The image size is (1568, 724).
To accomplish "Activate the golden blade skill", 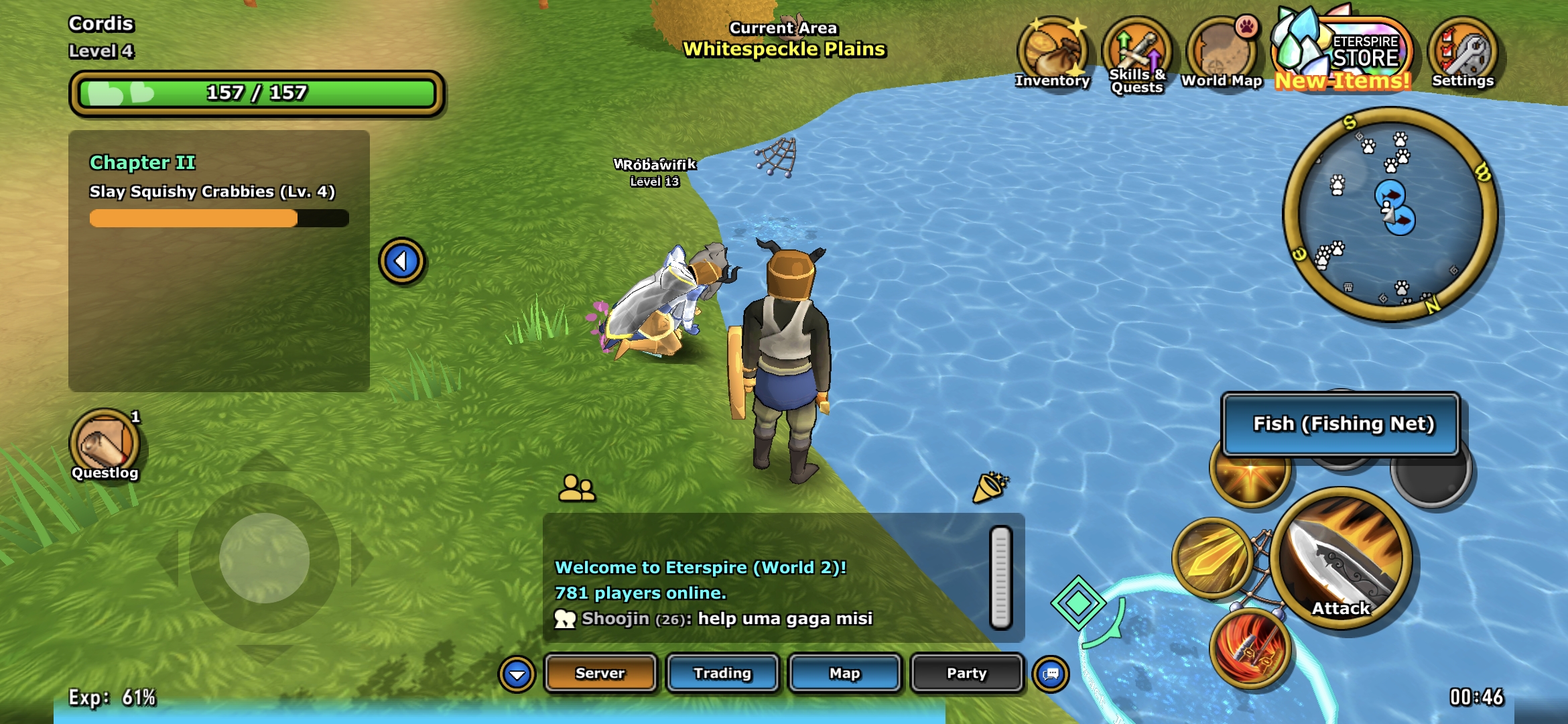I will coord(1212,558).
